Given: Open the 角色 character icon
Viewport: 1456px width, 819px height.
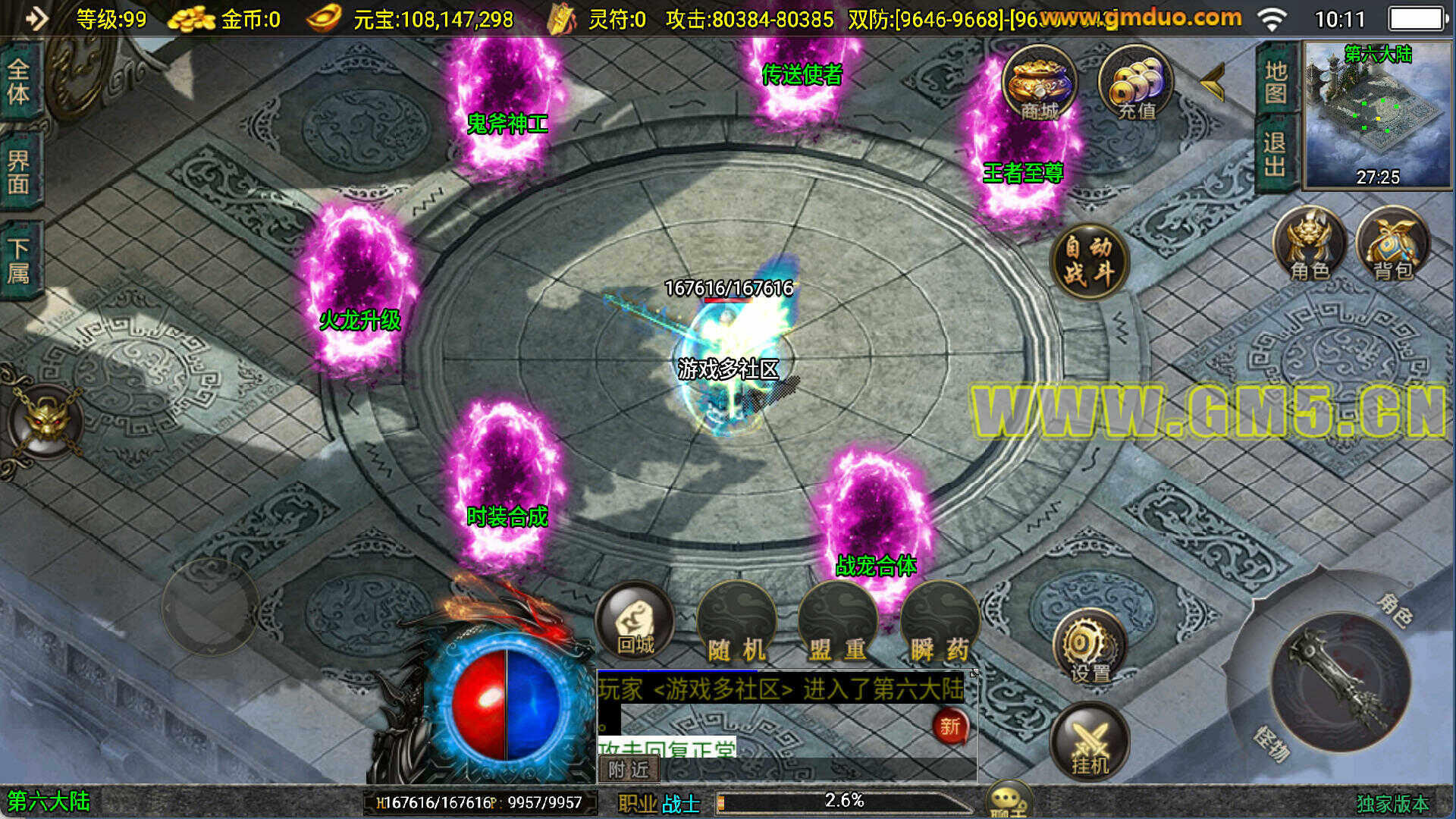Looking at the screenshot, I should coord(1310,244).
